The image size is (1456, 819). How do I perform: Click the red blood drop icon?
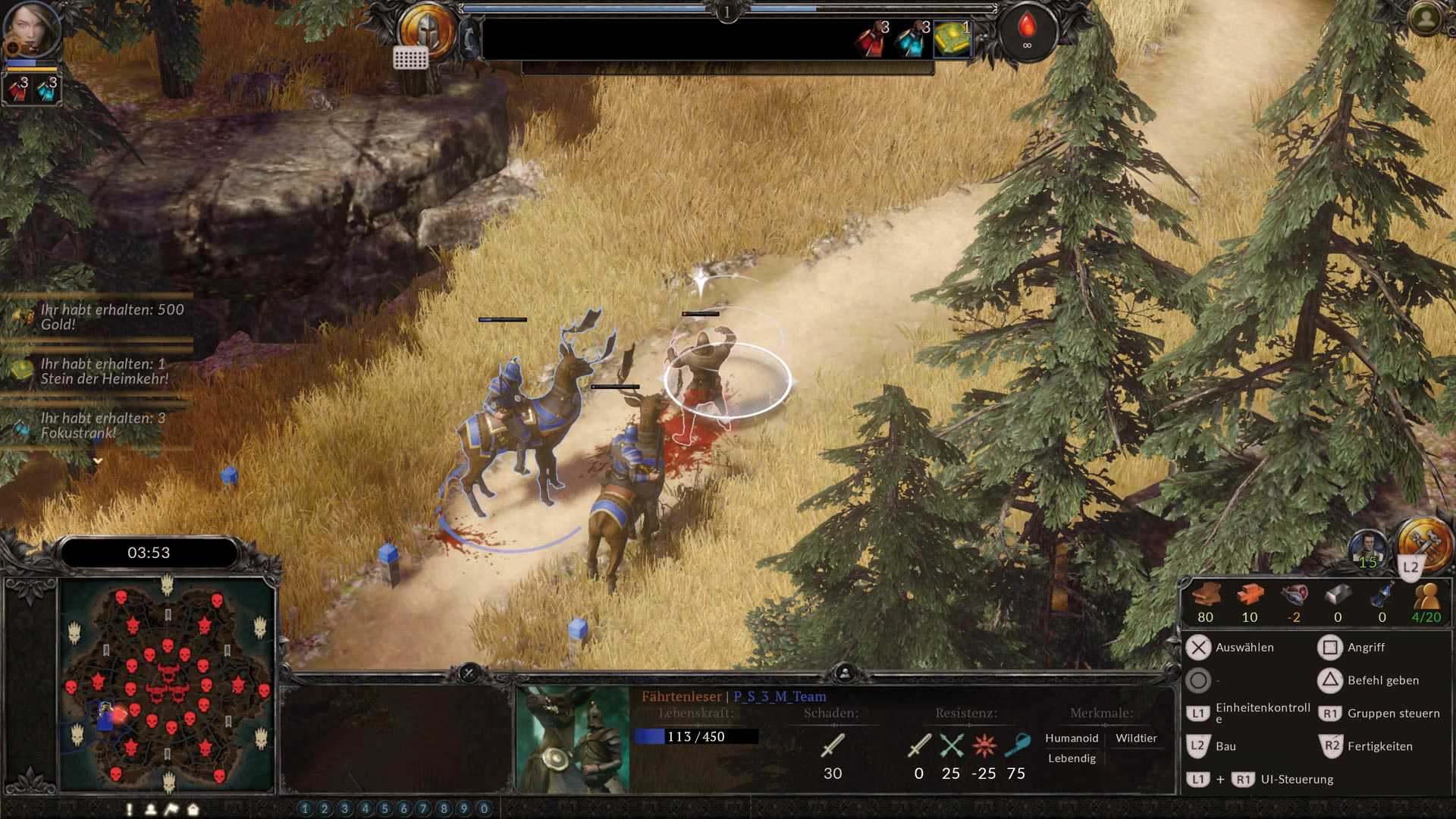coord(1027,31)
